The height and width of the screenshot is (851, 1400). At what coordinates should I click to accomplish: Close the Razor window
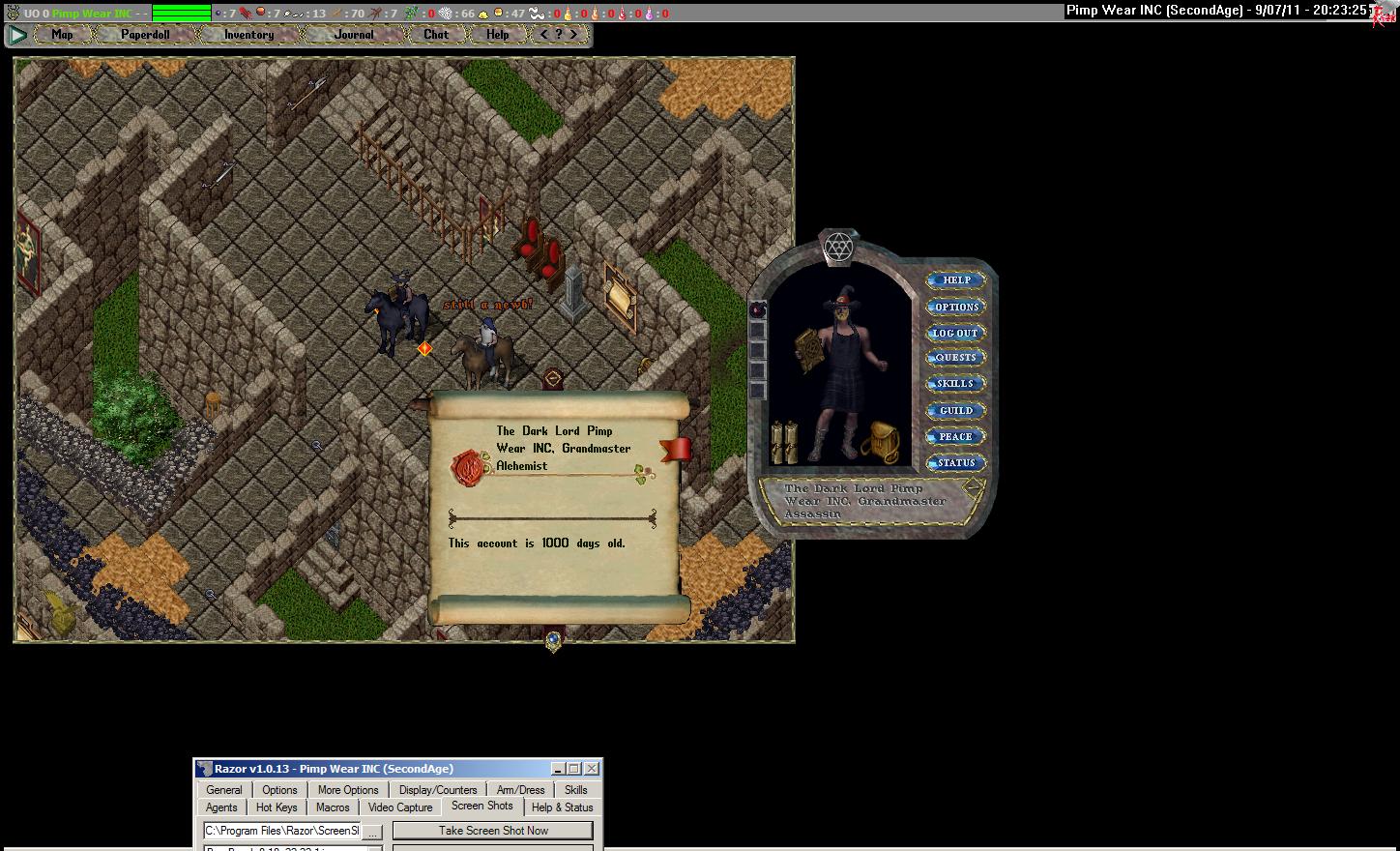coord(592,769)
